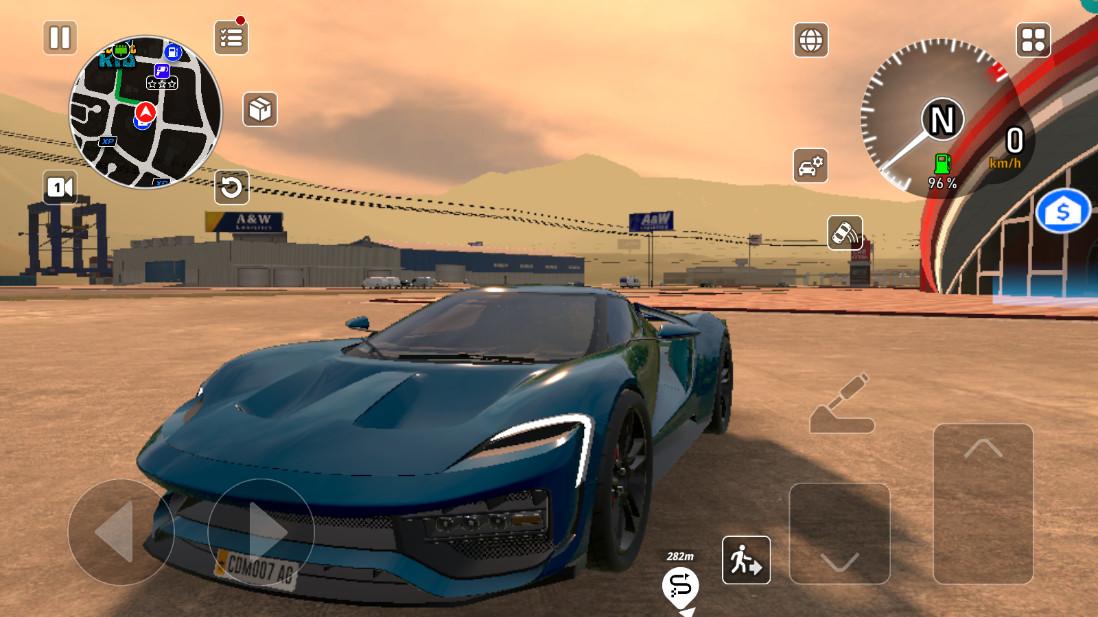This screenshot has width=1098, height=617.
Task: Switch the camera view
Action: pyautogui.click(x=60, y=187)
